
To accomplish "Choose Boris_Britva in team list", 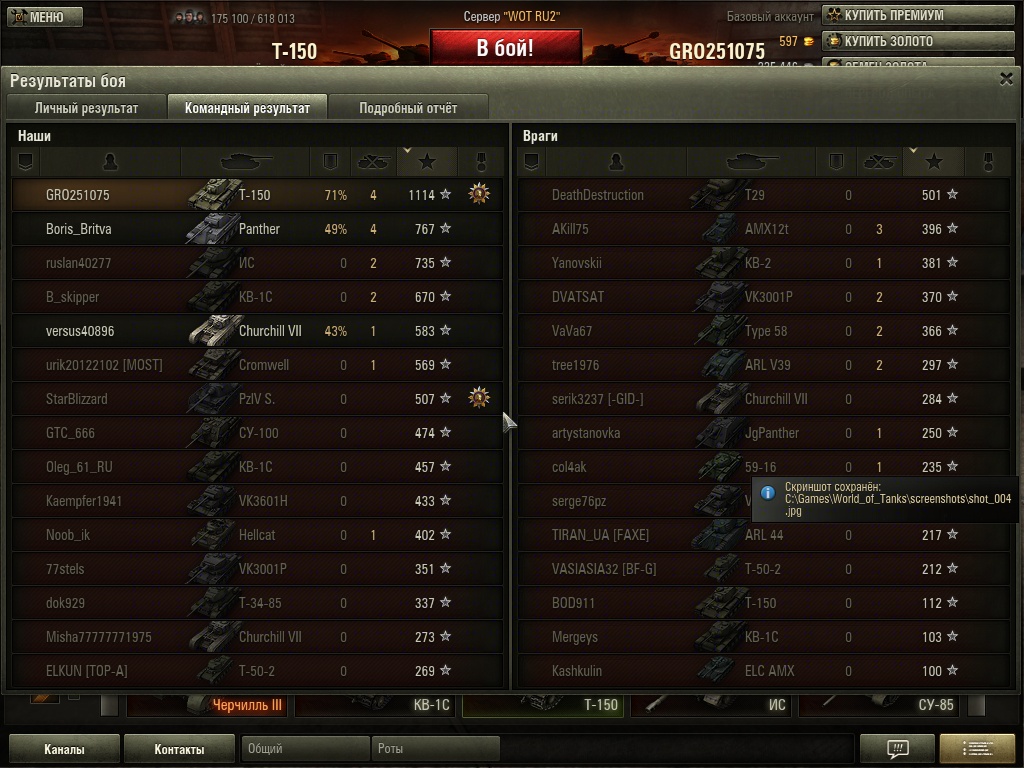I will click(x=258, y=229).
